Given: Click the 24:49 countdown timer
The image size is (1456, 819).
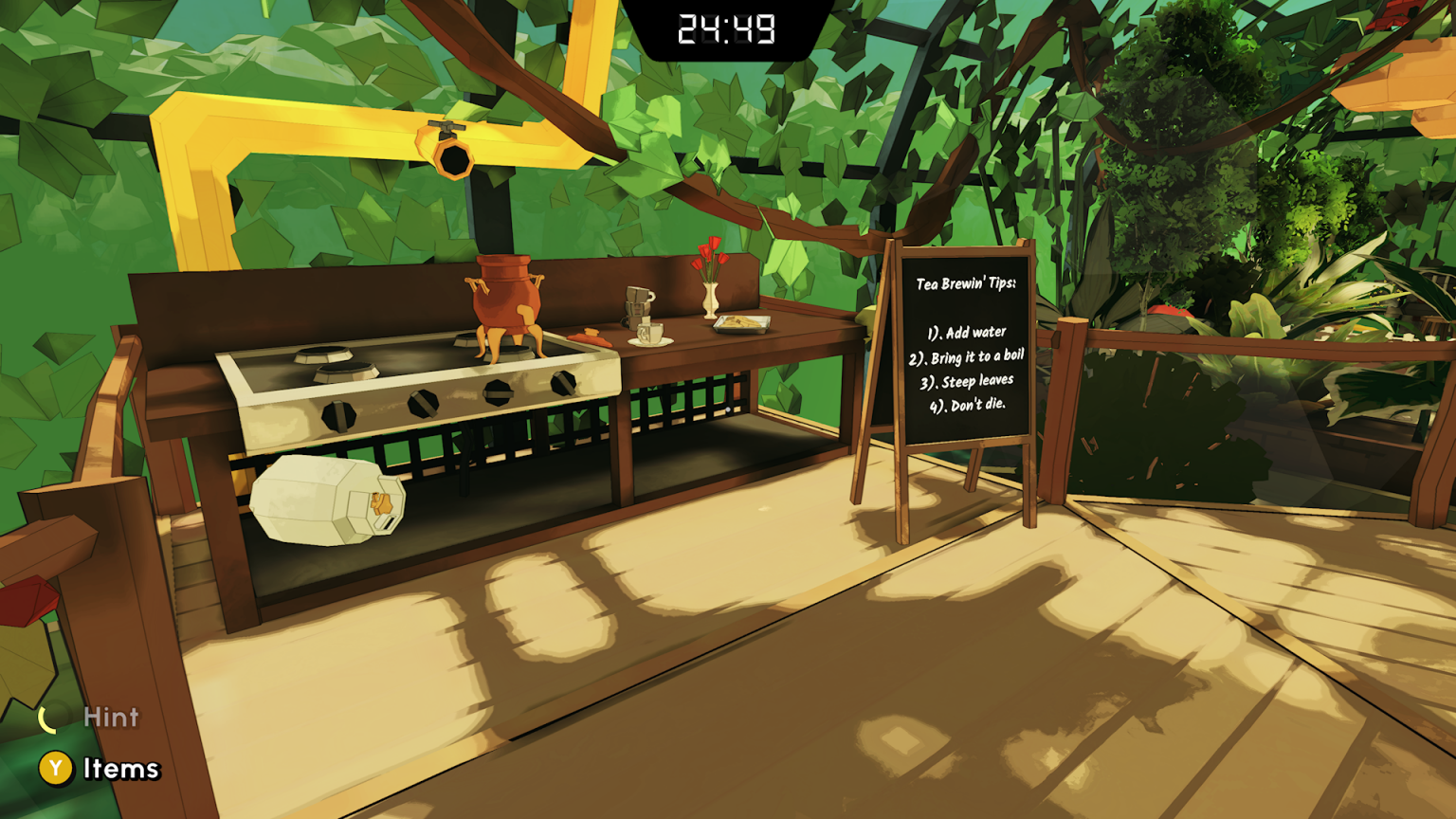Looking at the screenshot, I should (727, 28).
